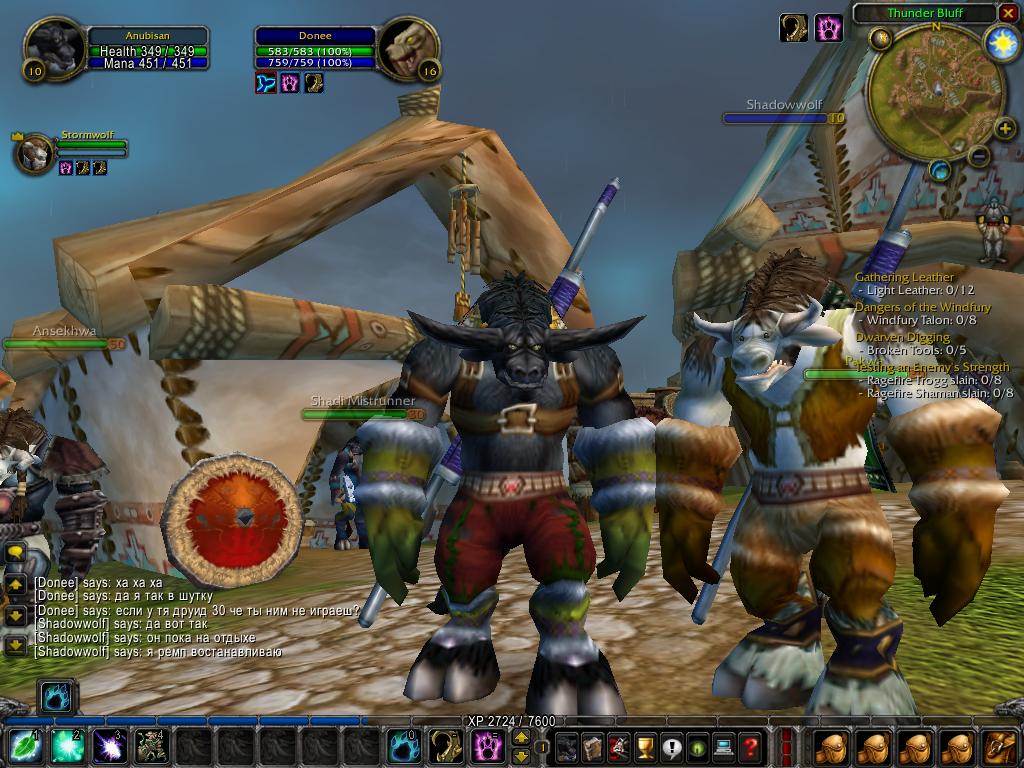The width and height of the screenshot is (1024, 768).
Task: Cast the green starburst spell in slot 2
Action: point(65,747)
